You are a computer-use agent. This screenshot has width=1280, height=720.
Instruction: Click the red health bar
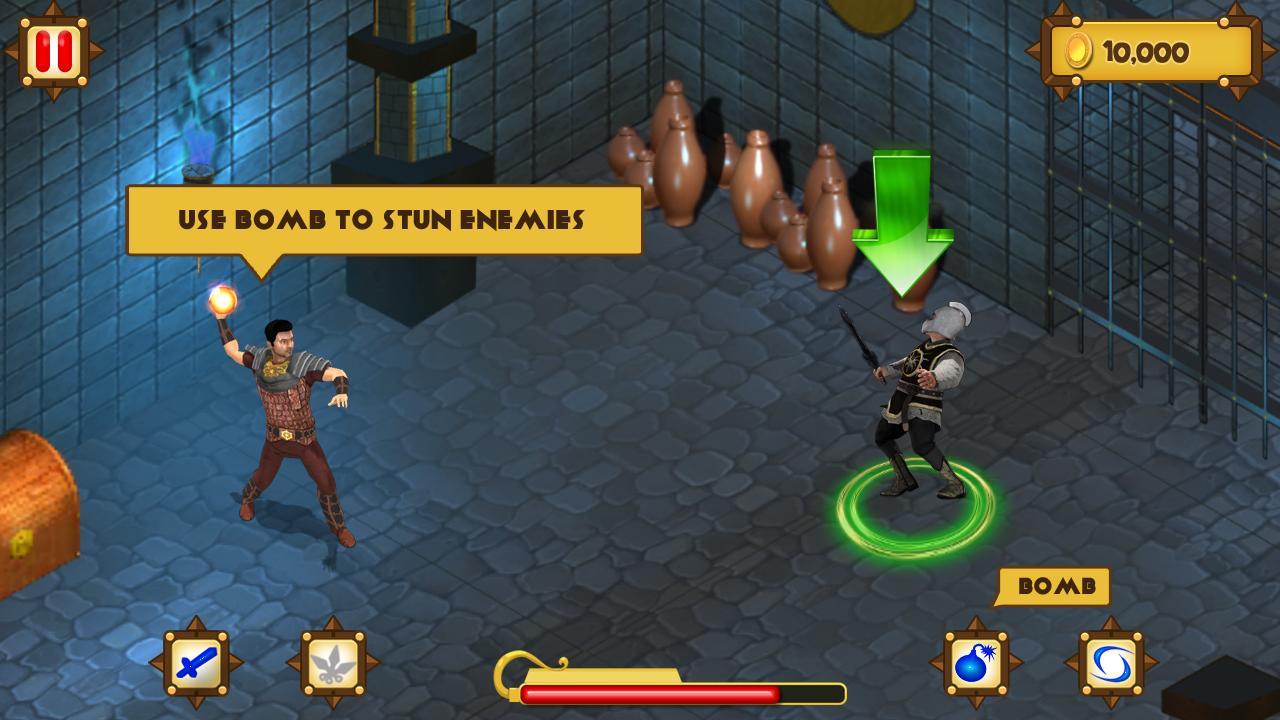650,691
